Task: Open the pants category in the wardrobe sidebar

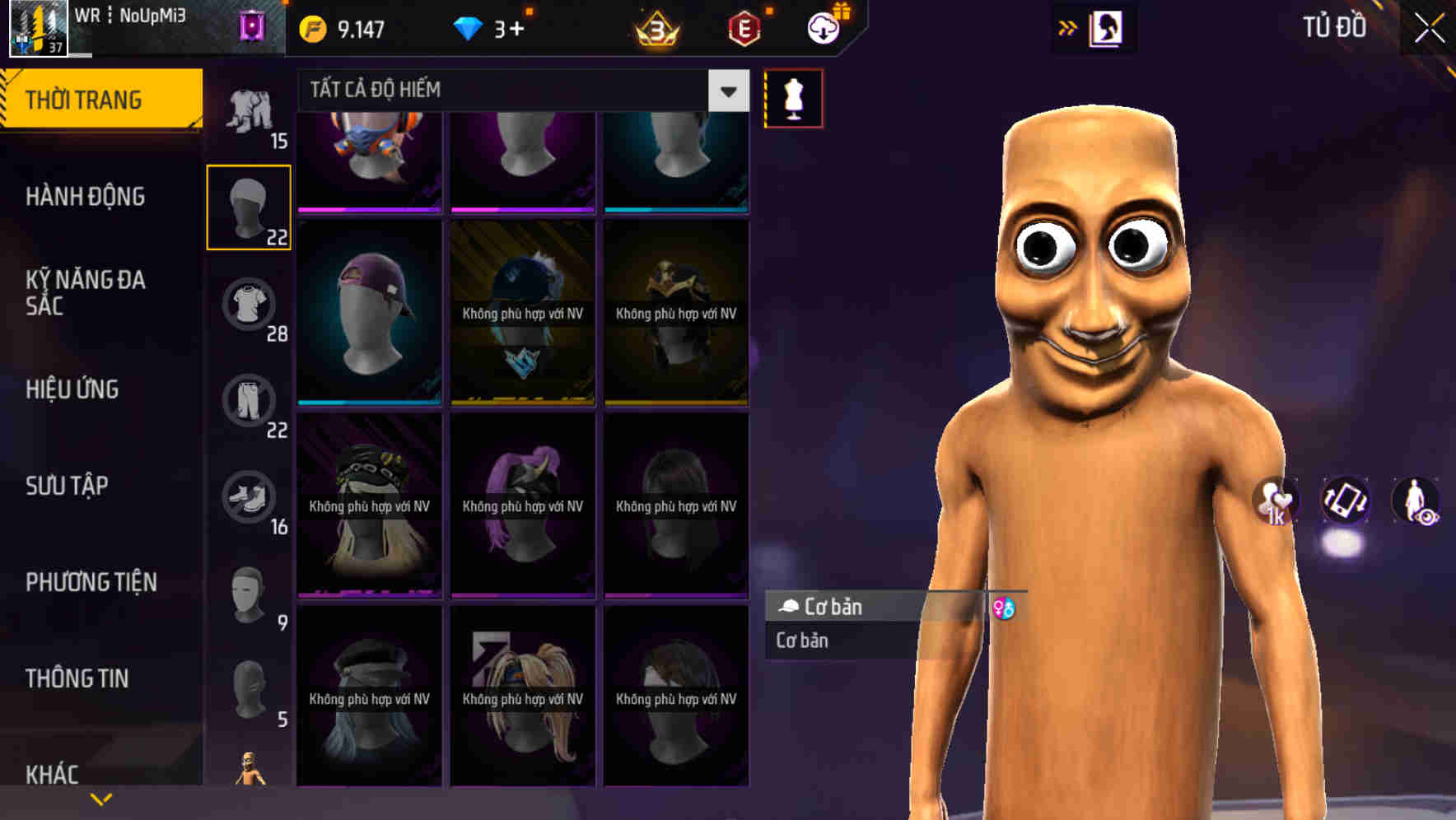Action: [x=249, y=401]
